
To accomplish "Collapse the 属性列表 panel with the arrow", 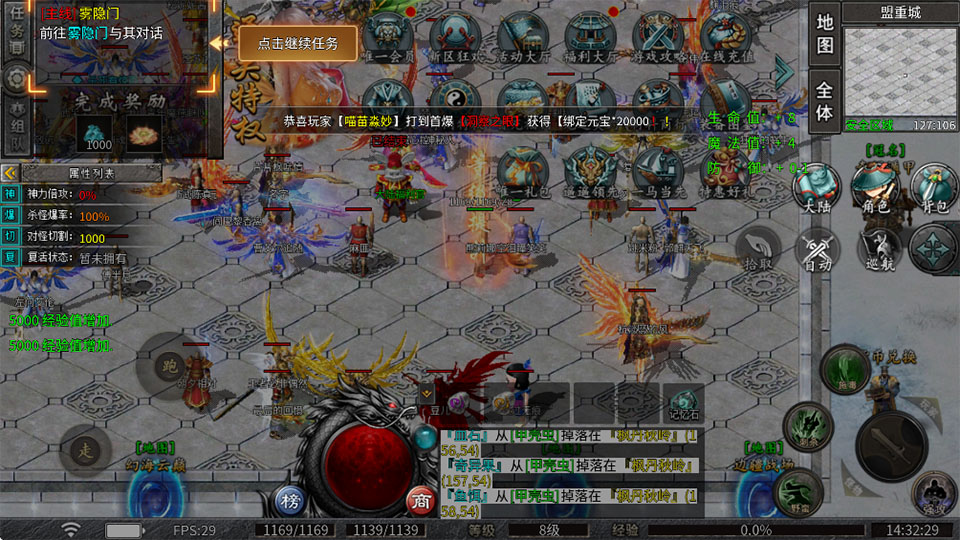I will tap(10, 173).
